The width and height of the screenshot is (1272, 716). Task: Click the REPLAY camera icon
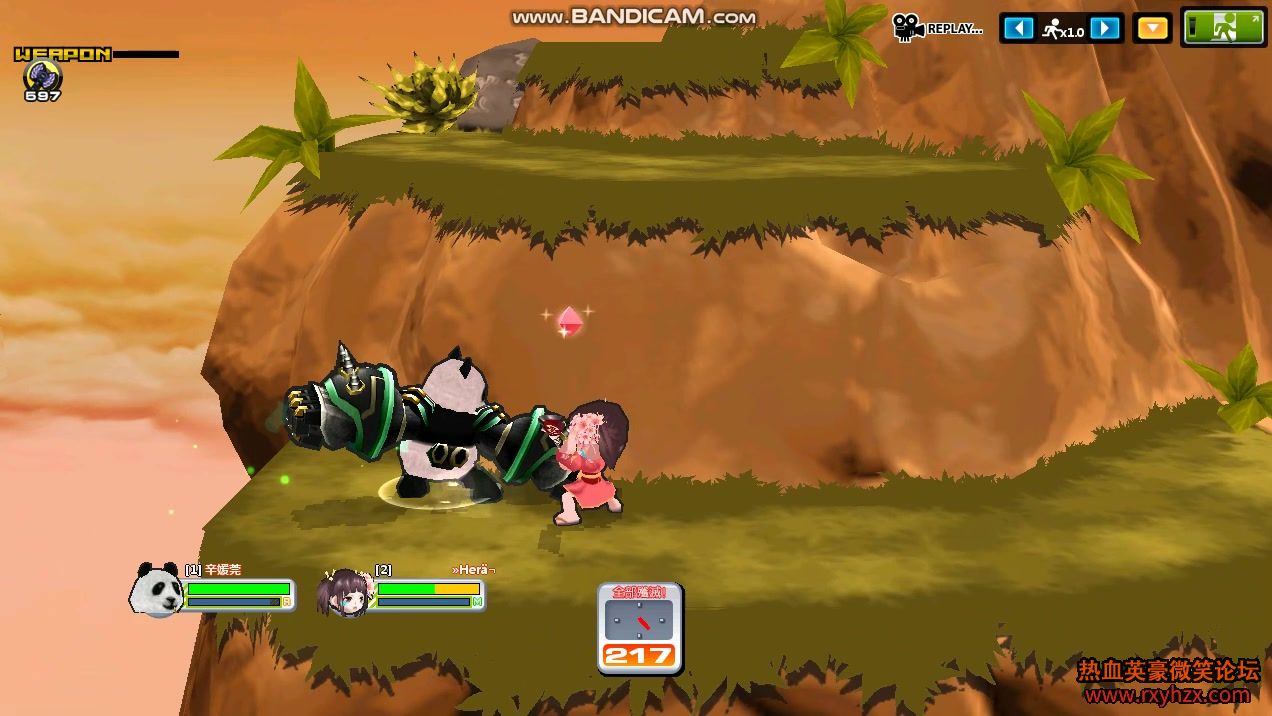908,28
